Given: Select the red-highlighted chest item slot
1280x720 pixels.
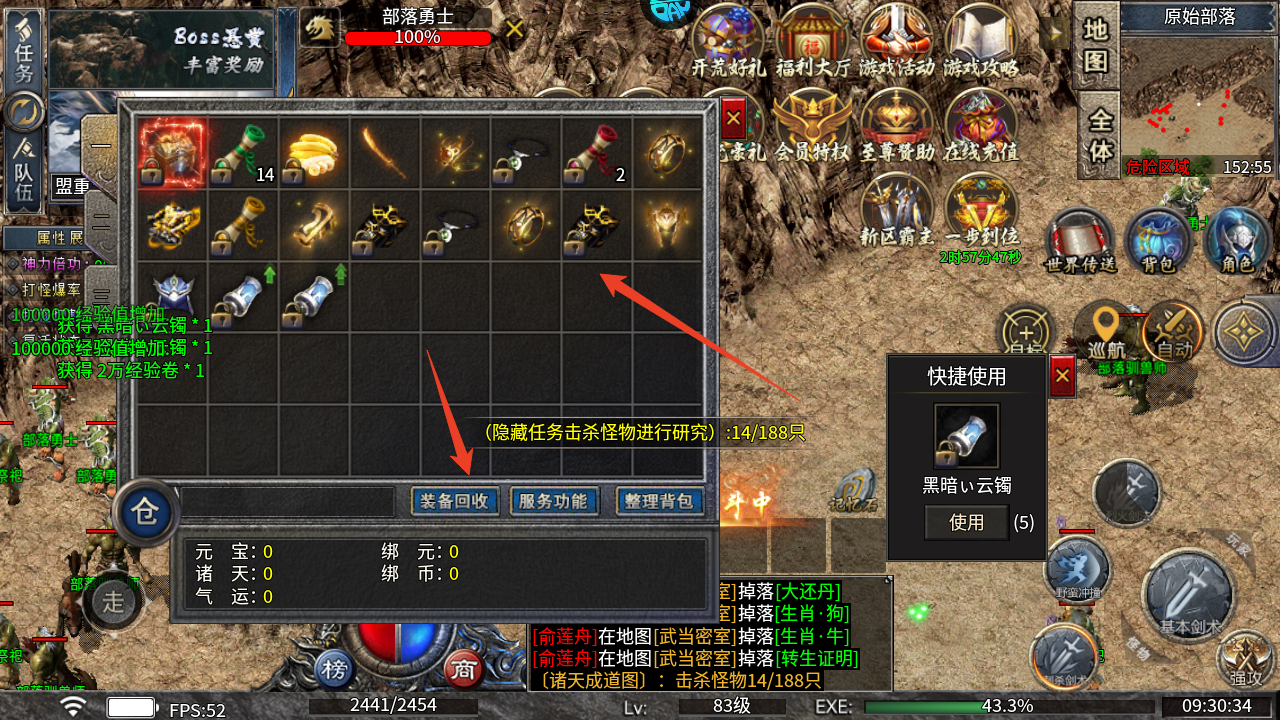Looking at the screenshot, I should point(172,154).
